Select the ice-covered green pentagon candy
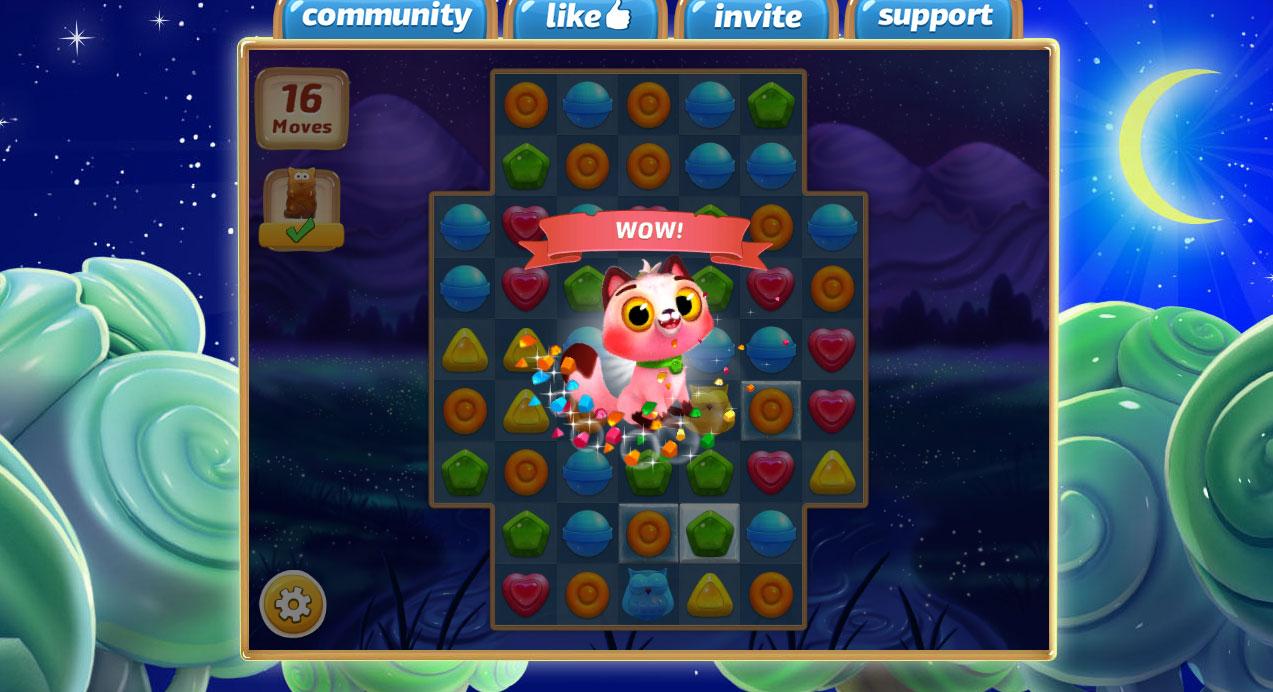 [709, 533]
